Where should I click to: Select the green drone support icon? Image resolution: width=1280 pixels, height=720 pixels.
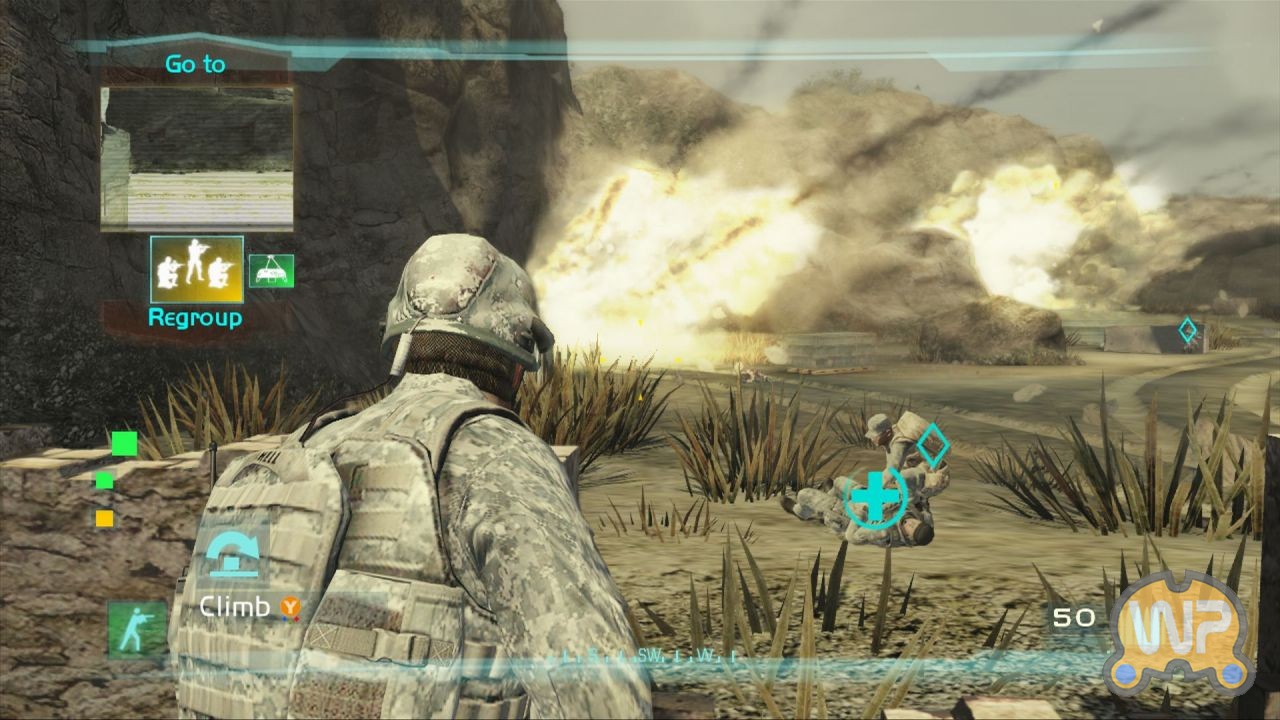(x=271, y=270)
